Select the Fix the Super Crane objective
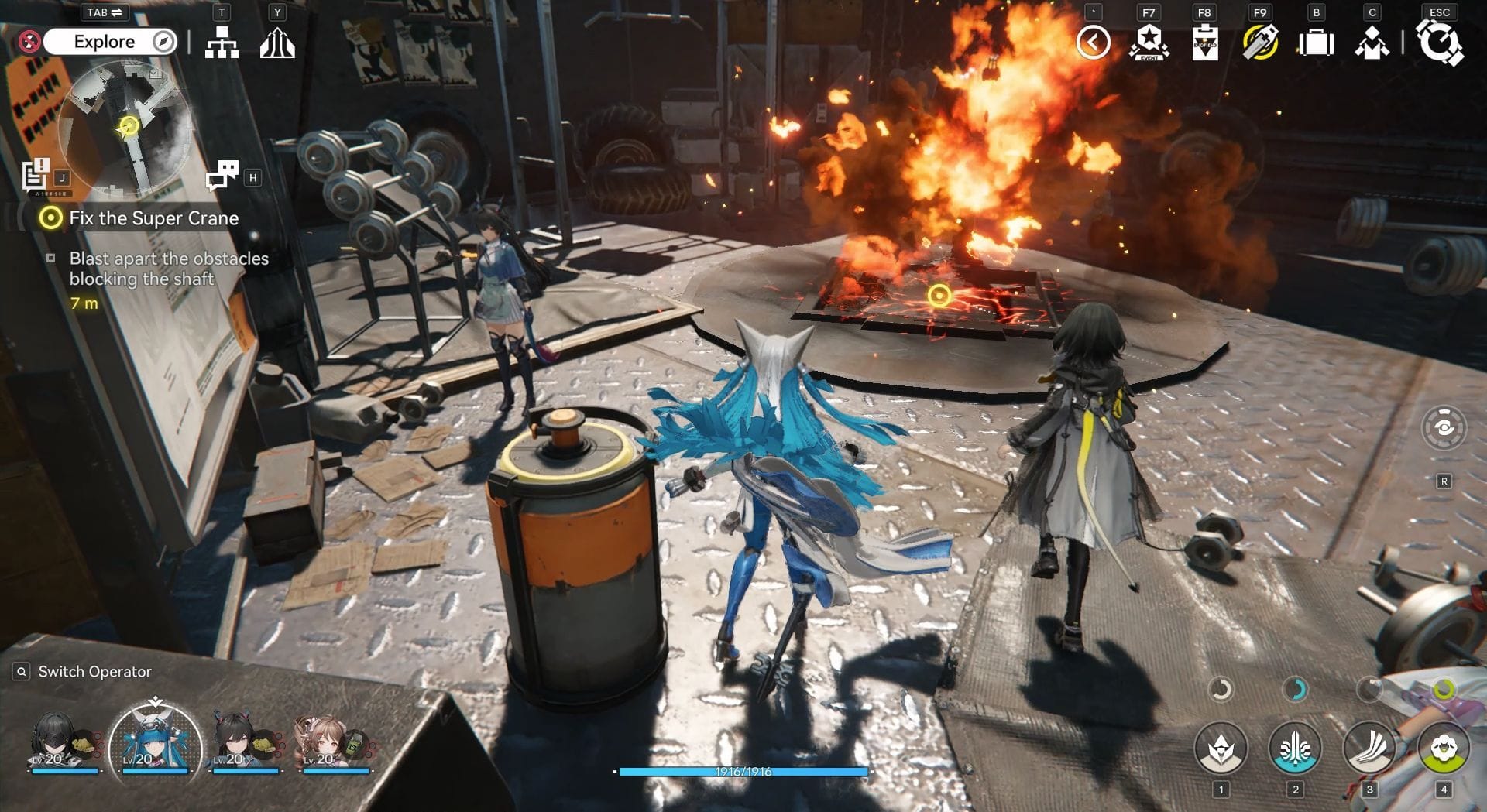 point(153,218)
